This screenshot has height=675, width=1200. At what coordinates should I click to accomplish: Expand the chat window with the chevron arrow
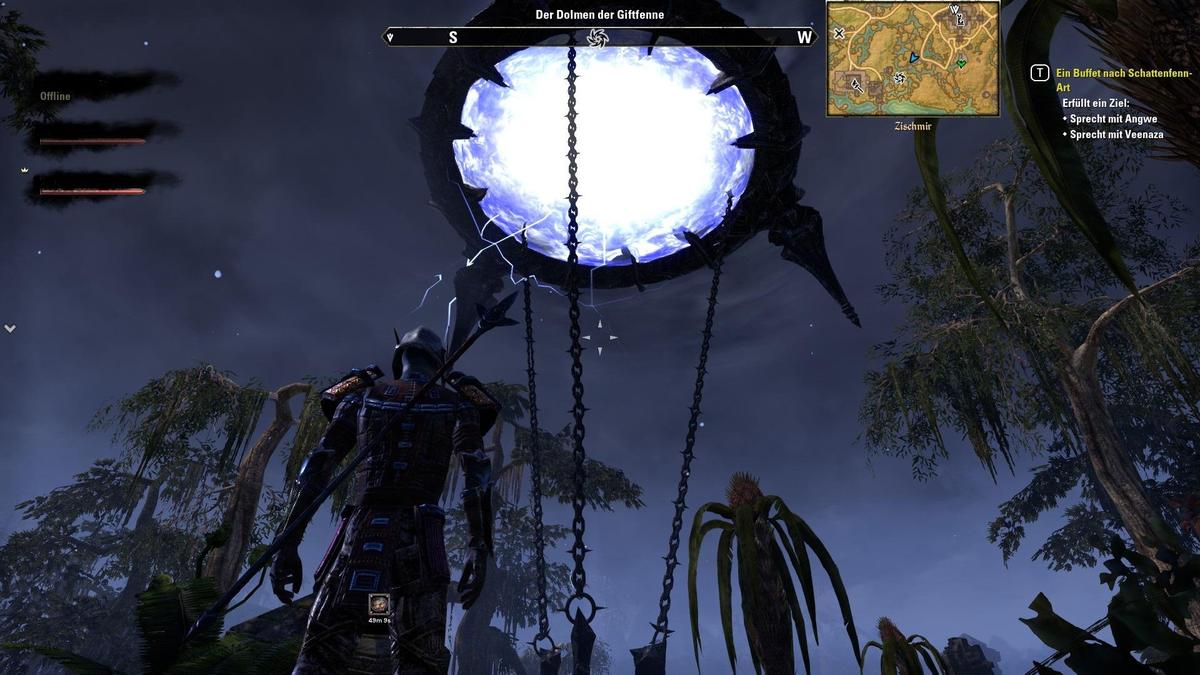point(10,328)
